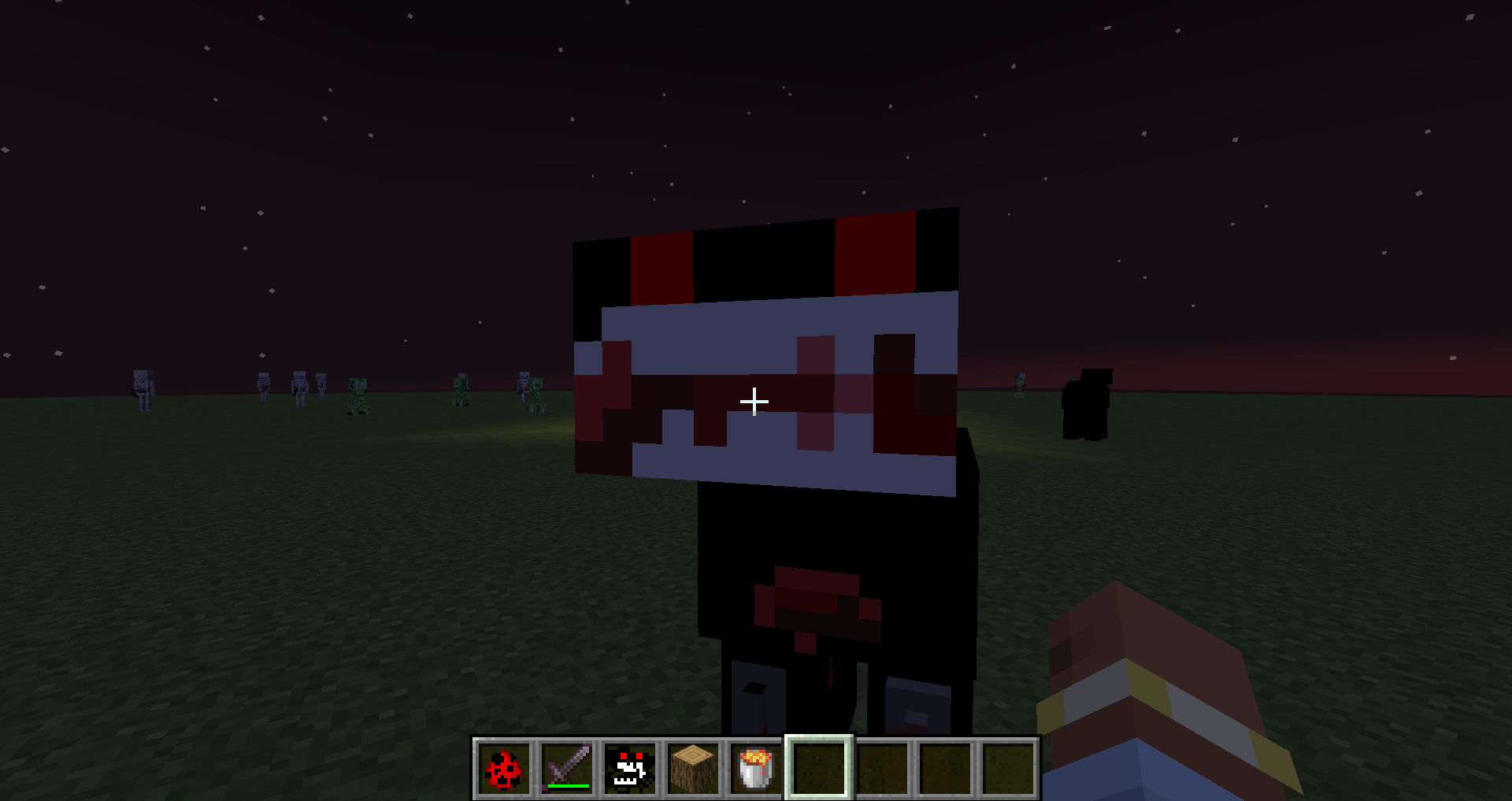
Task: Click the currently highlighted empty hotbar slot
Action: click(819, 766)
